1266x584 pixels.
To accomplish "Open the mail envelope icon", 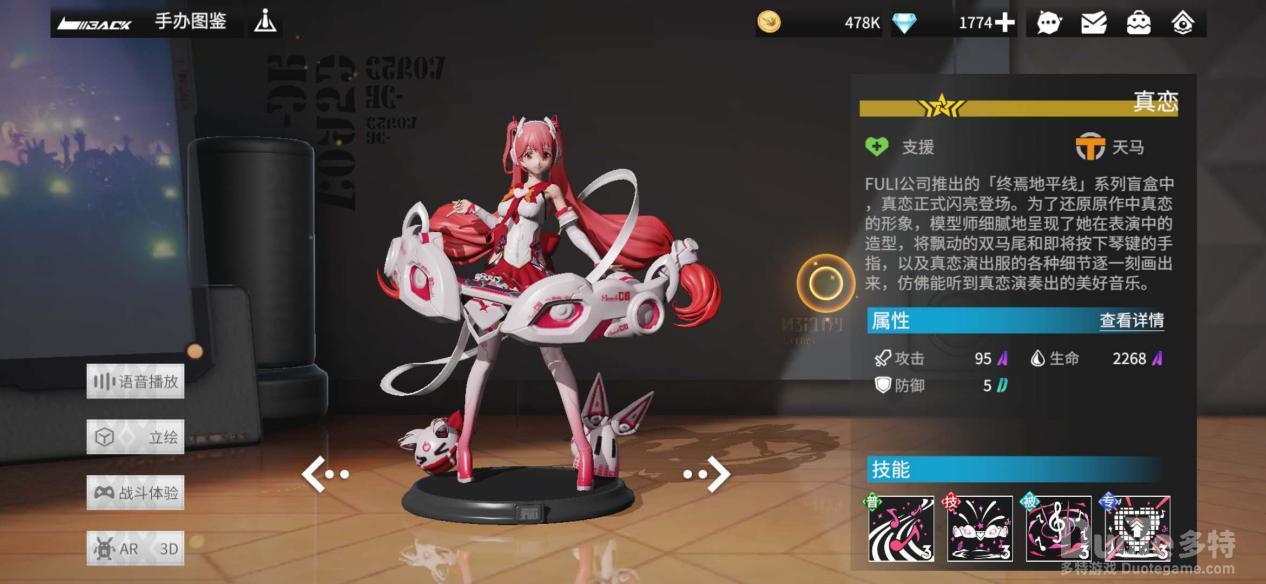I will pyautogui.click(x=1094, y=22).
